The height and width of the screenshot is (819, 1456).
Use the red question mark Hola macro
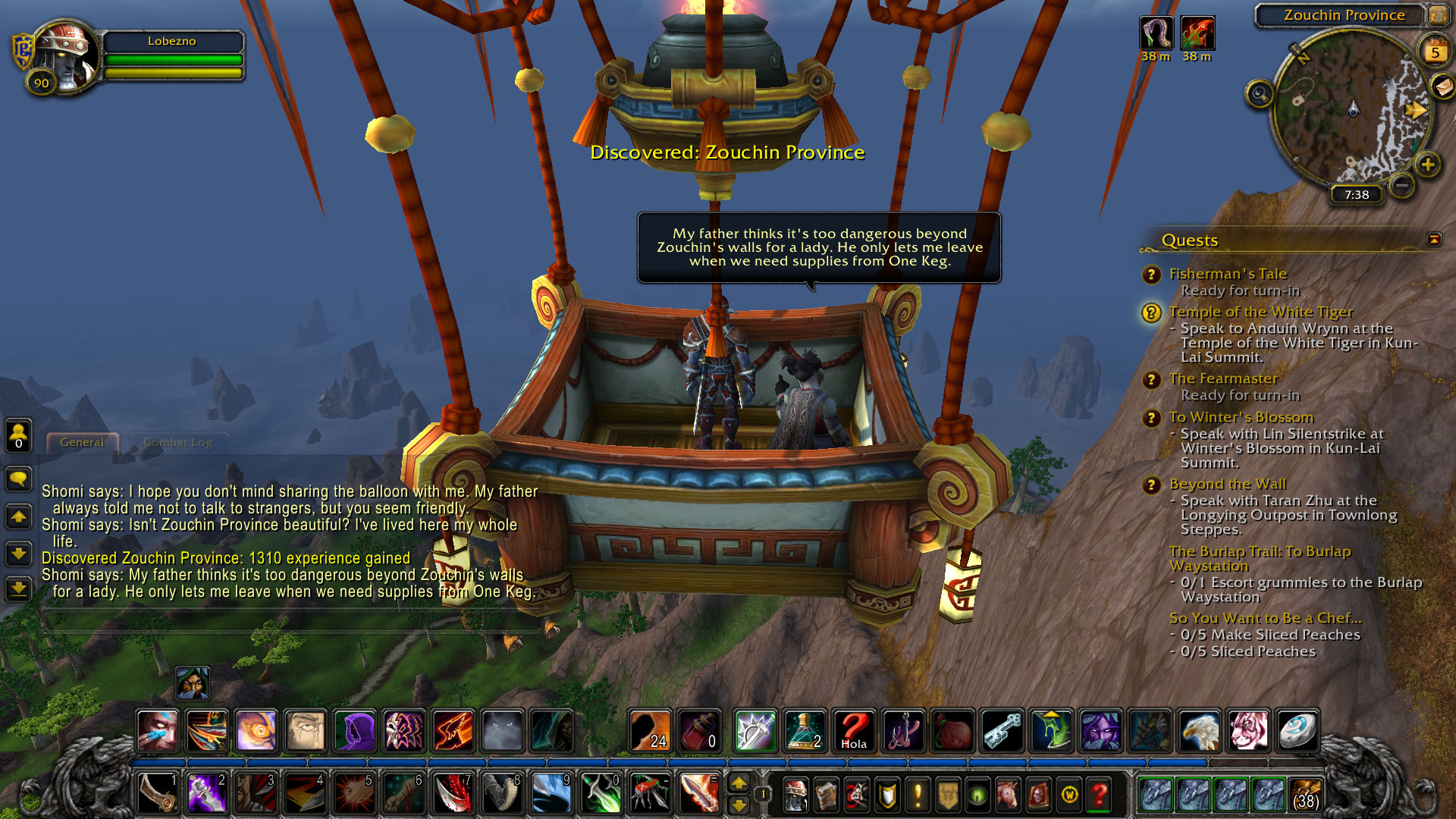[855, 731]
